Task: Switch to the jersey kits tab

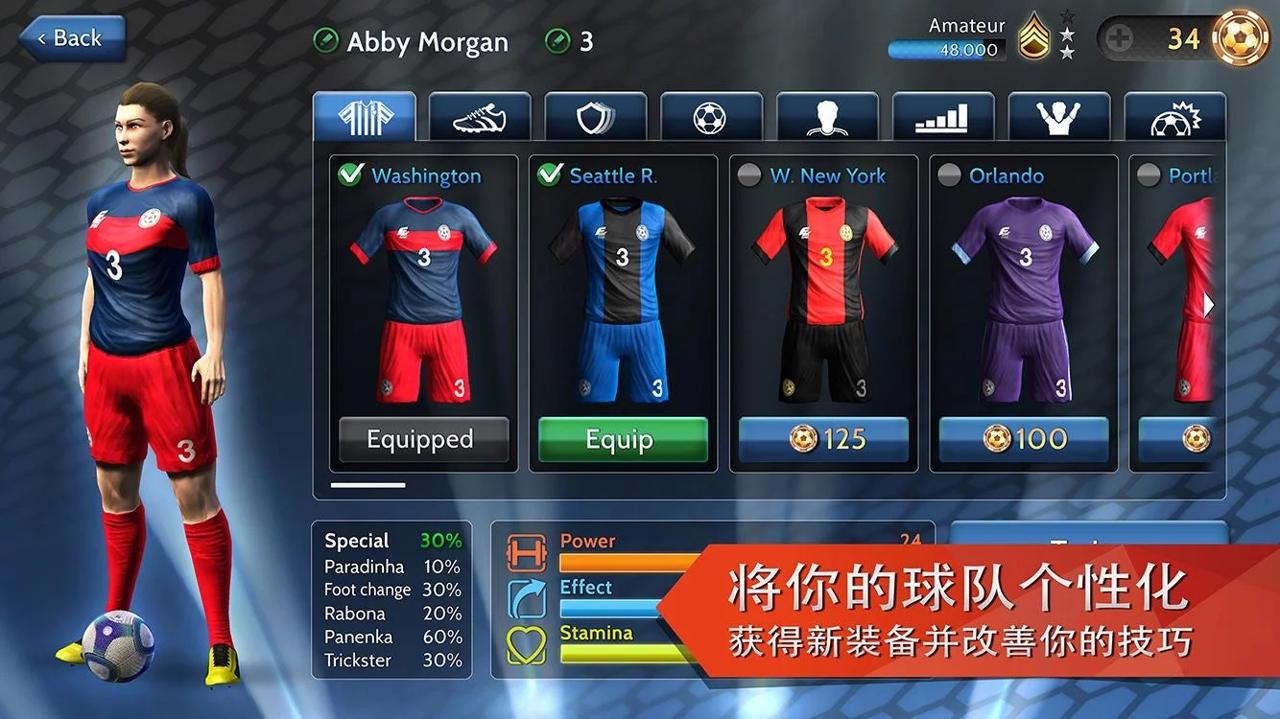Action: click(364, 118)
